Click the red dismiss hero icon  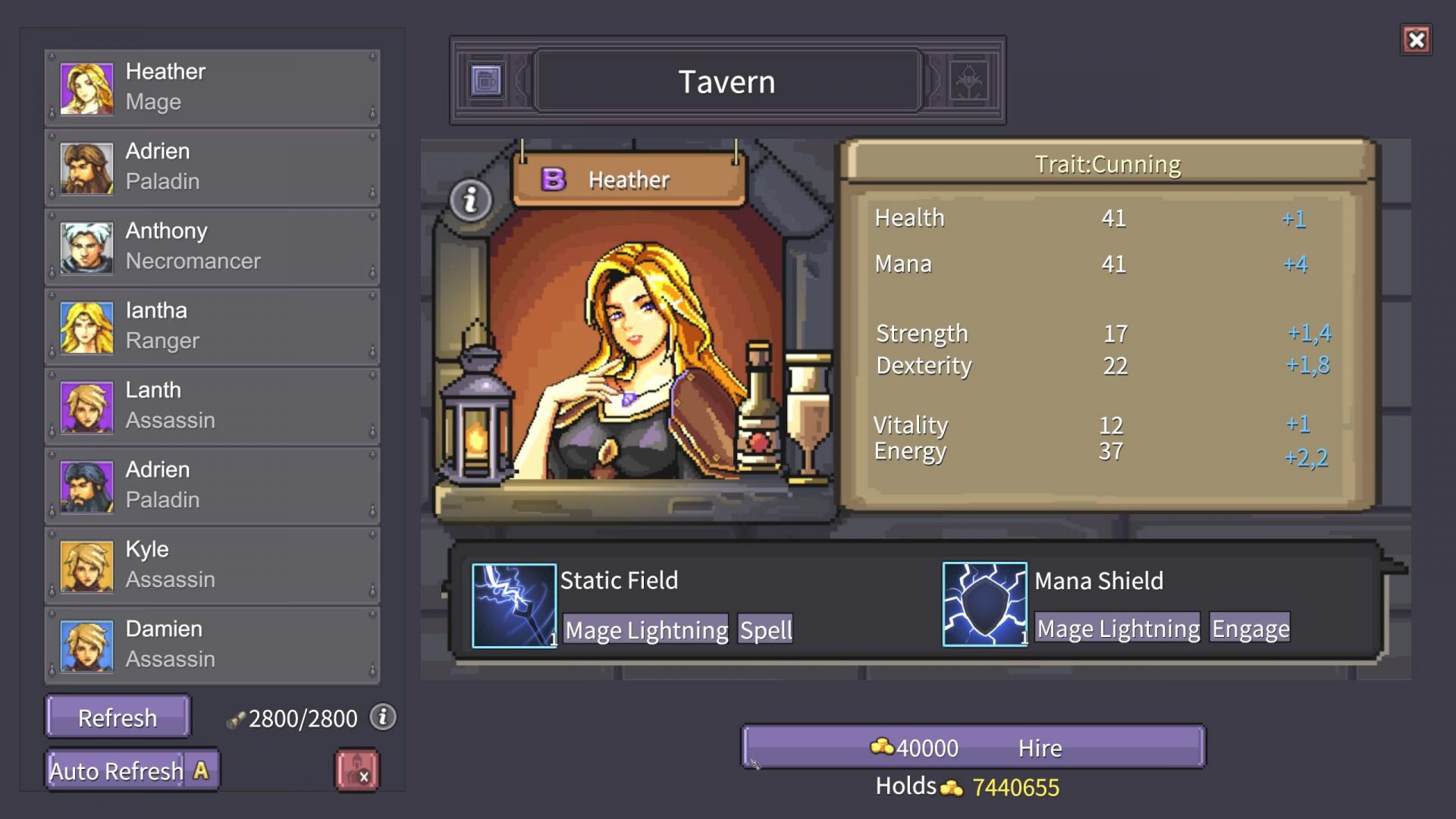(x=357, y=770)
